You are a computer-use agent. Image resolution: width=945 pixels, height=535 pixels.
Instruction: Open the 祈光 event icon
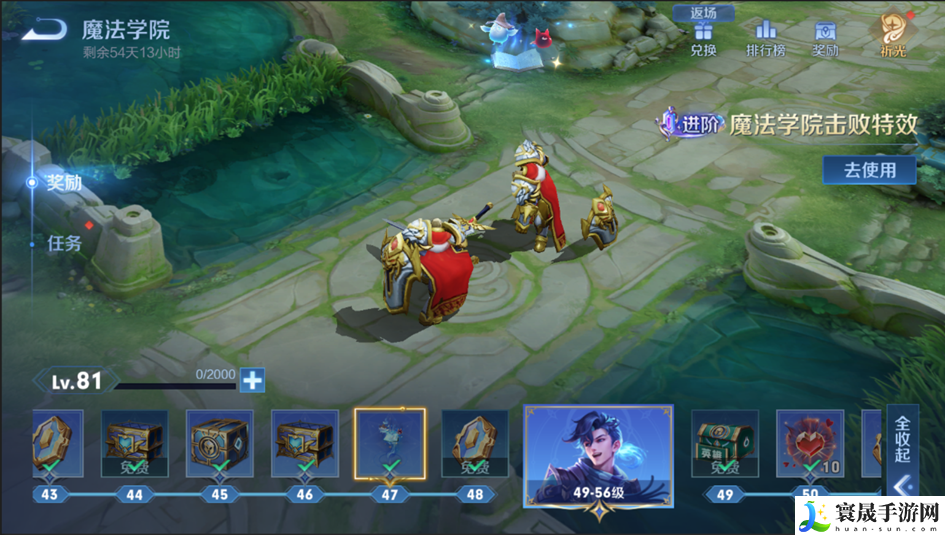(x=893, y=36)
